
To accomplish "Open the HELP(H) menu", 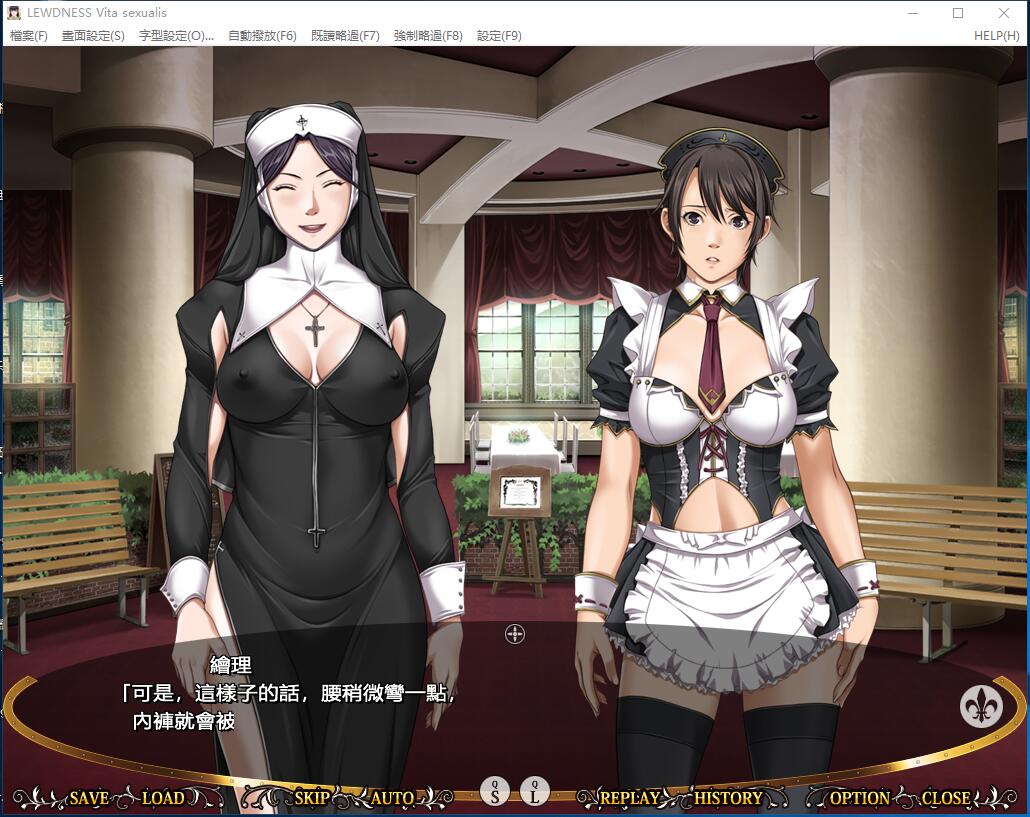I will (996, 36).
